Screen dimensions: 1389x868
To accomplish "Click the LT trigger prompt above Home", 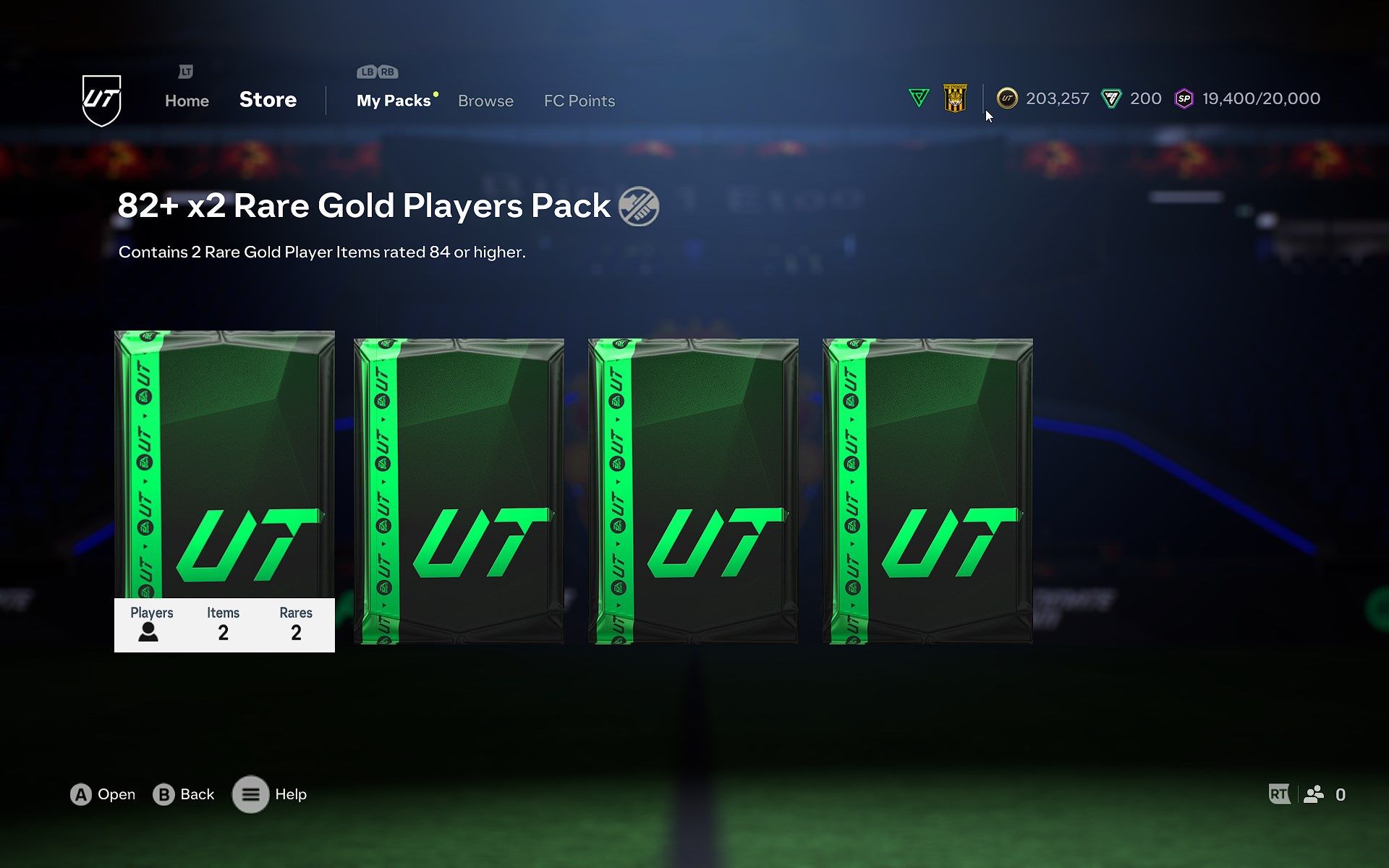I will pyautogui.click(x=185, y=72).
